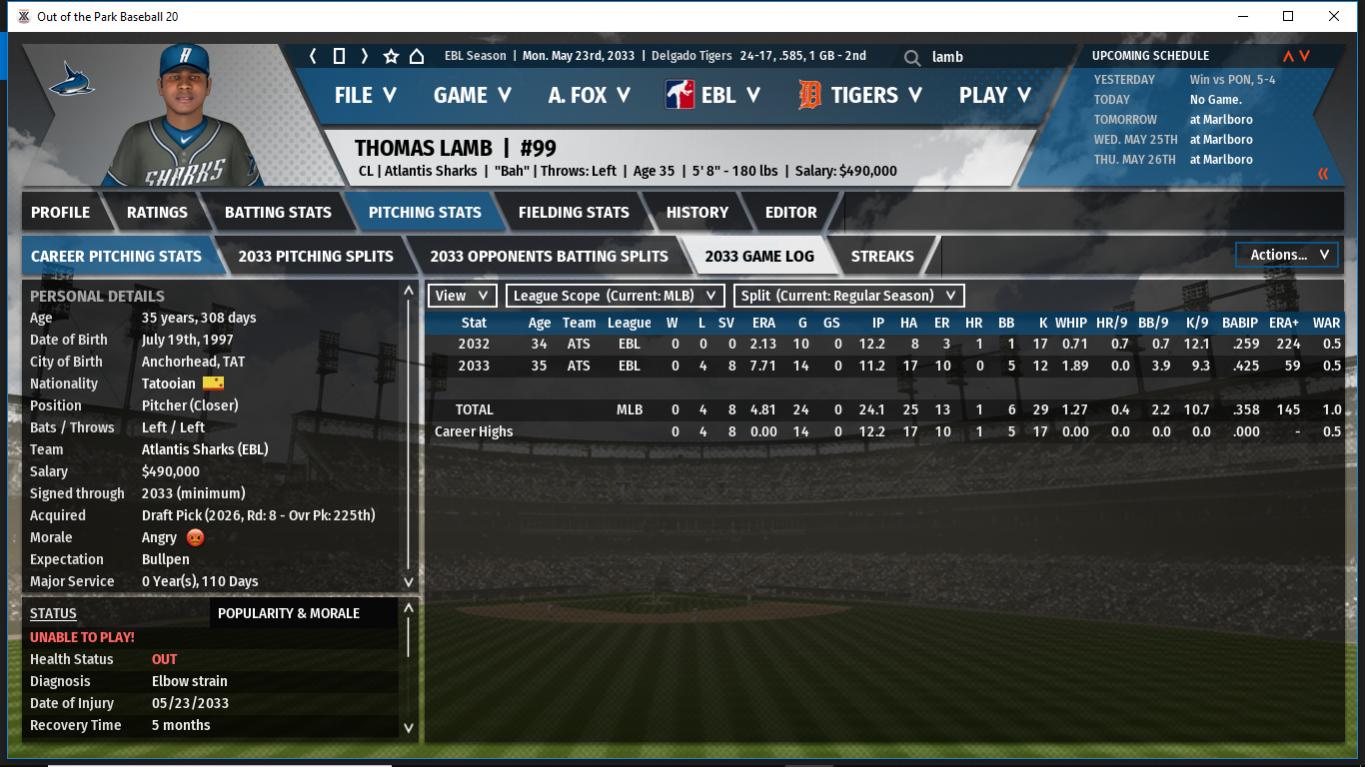This screenshot has height=767, width=1365.
Task: Open the GAME menu
Action: point(472,95)
